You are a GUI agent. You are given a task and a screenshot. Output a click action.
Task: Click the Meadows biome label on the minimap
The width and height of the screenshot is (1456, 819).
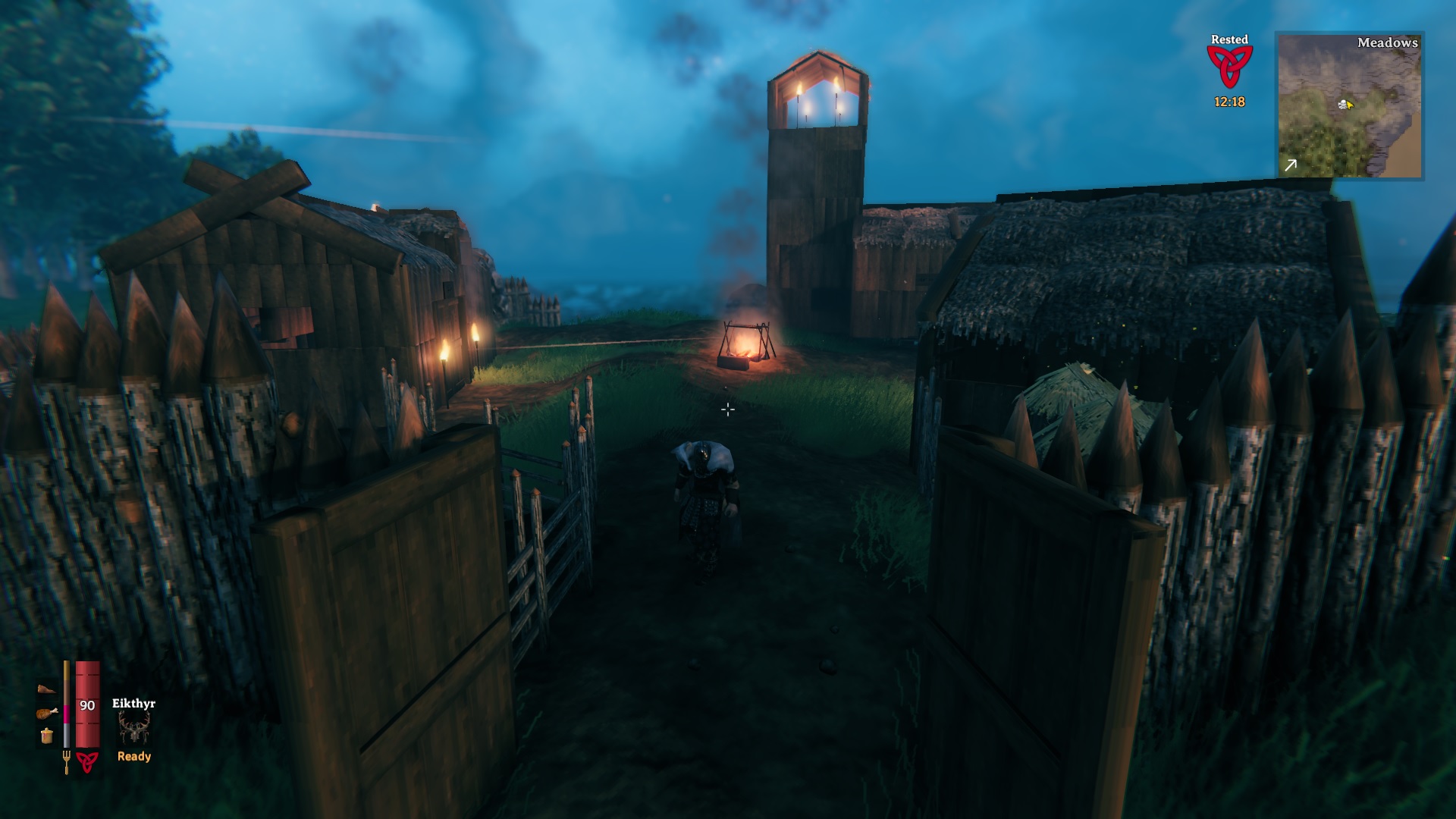click(x=1388, y=44)
